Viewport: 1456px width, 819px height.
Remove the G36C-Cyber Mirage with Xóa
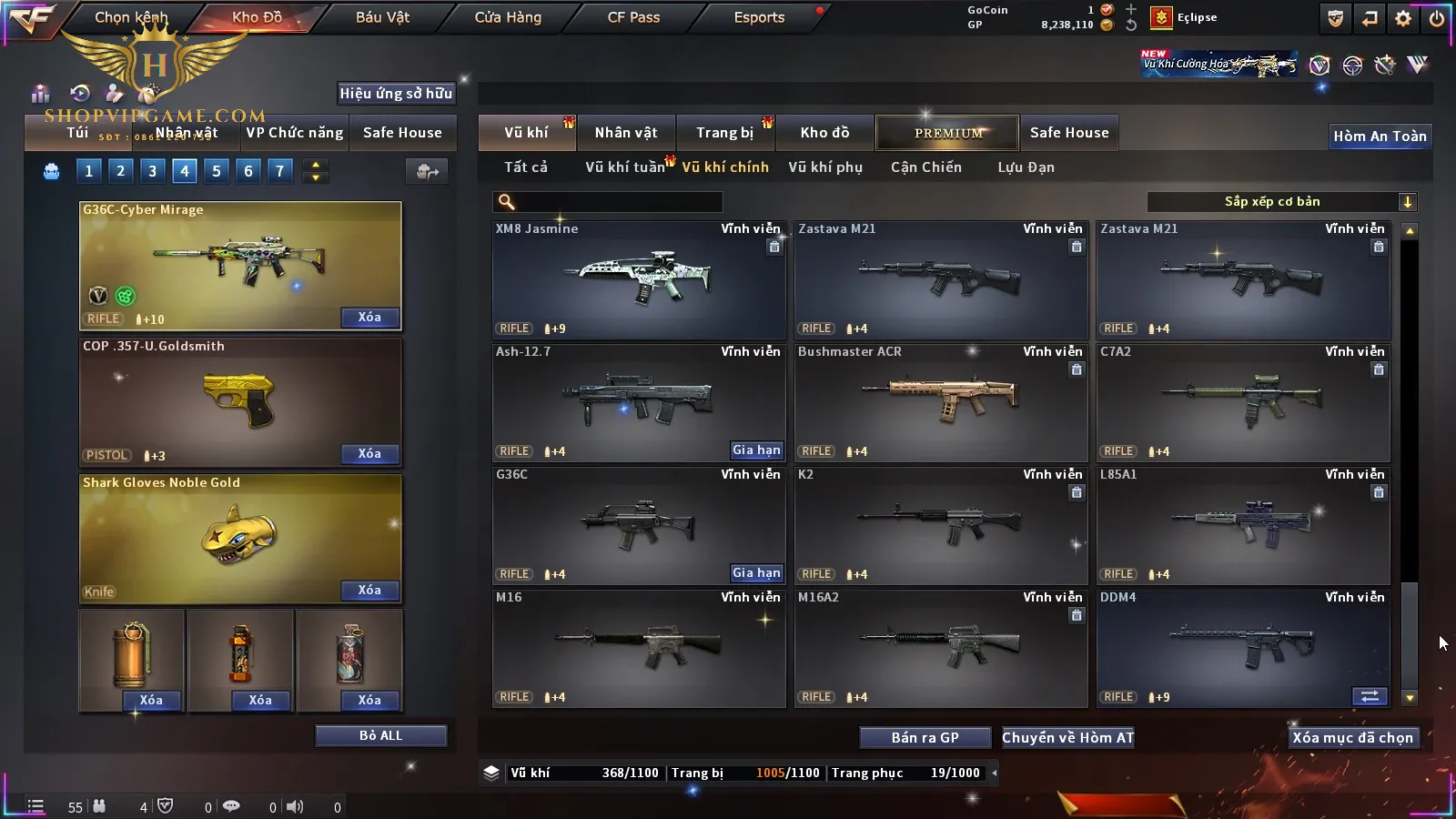[369, 318]
